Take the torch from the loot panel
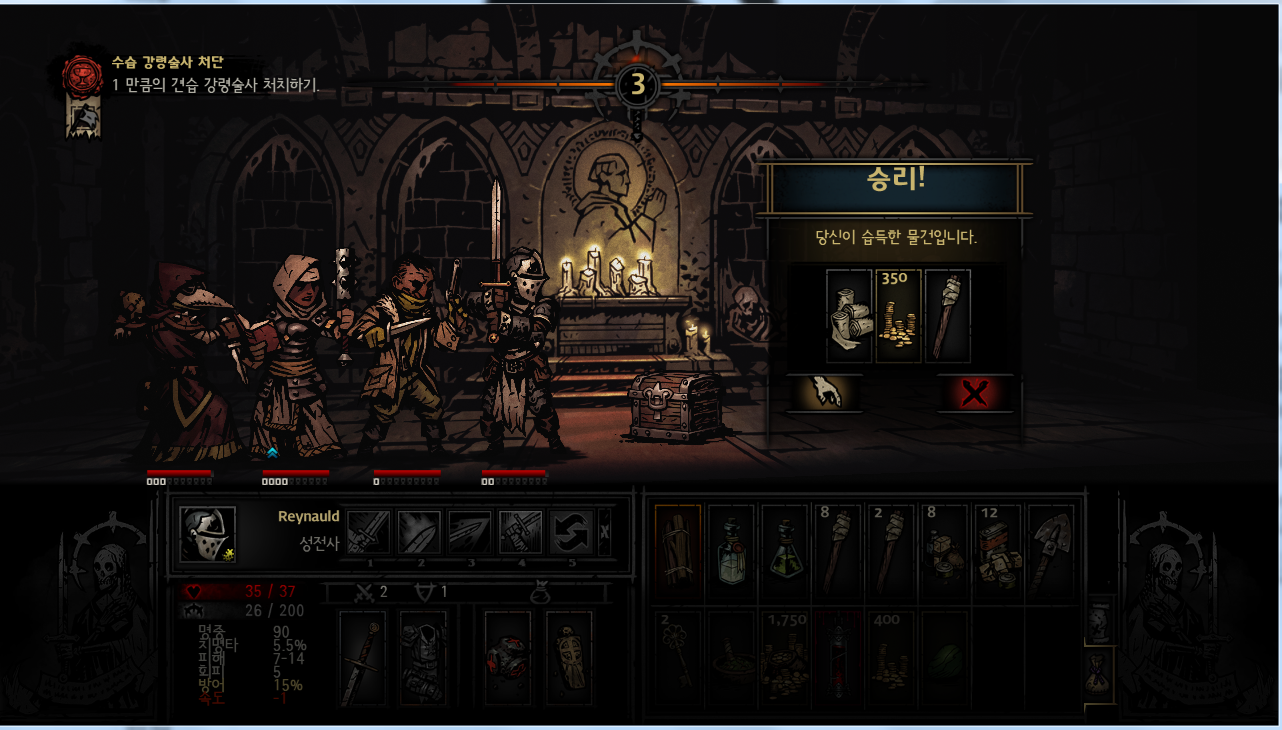Viewport: 1282px width, 730px height. (946, 315)
